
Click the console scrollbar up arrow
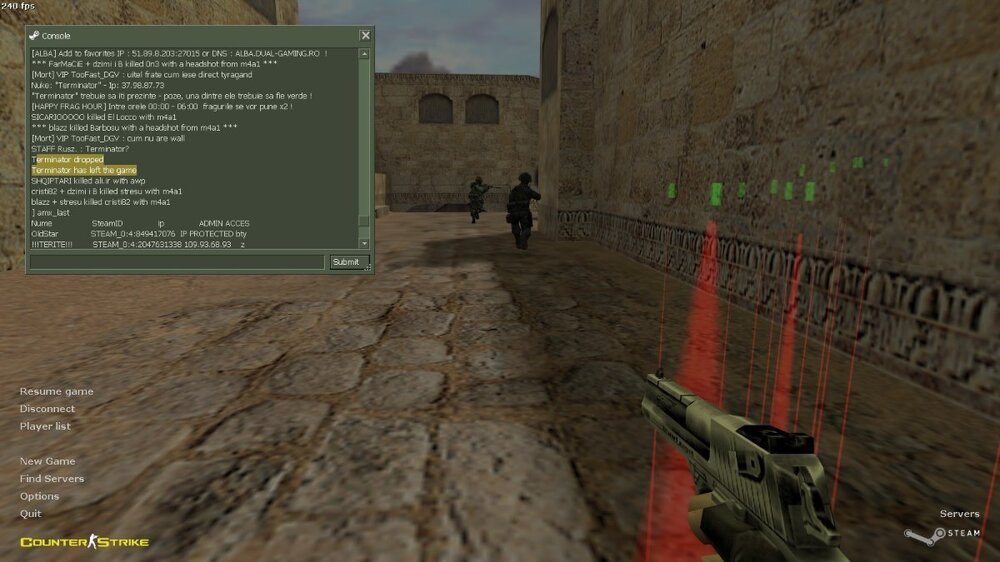[364, 53]
